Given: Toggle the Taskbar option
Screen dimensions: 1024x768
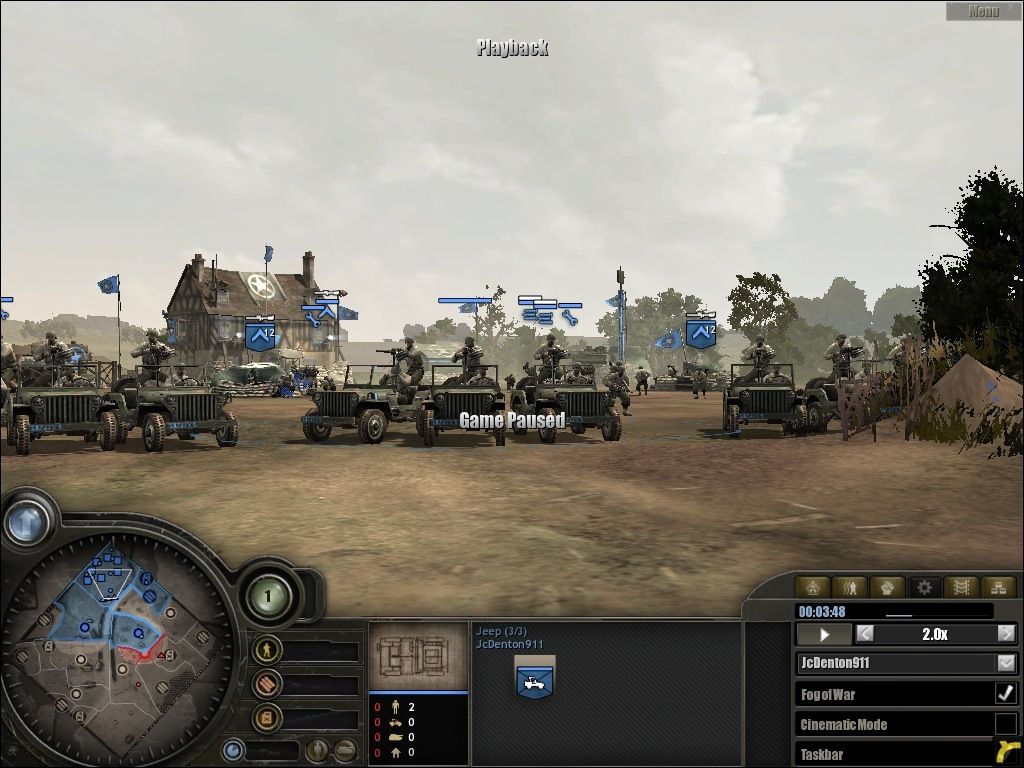Looking at the screenshot, I should tap(1006, 753).
